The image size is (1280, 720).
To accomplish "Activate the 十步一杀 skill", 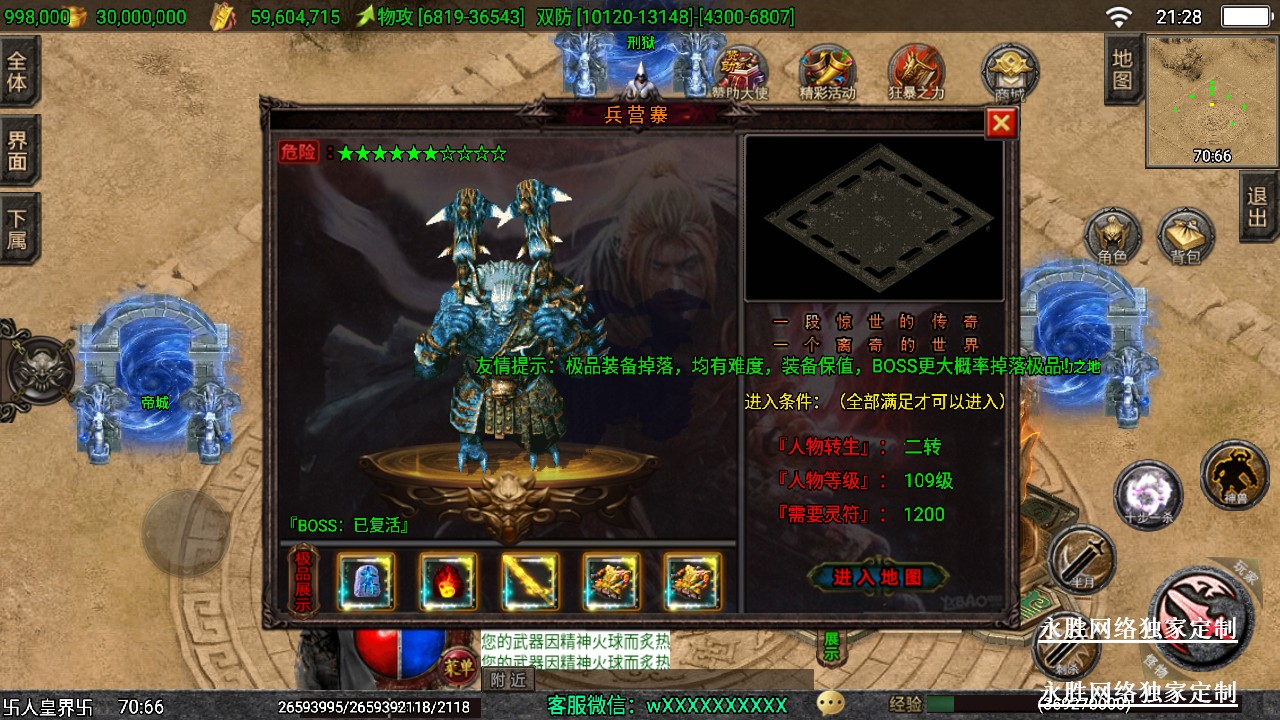I will click(x=1148, y=495).
